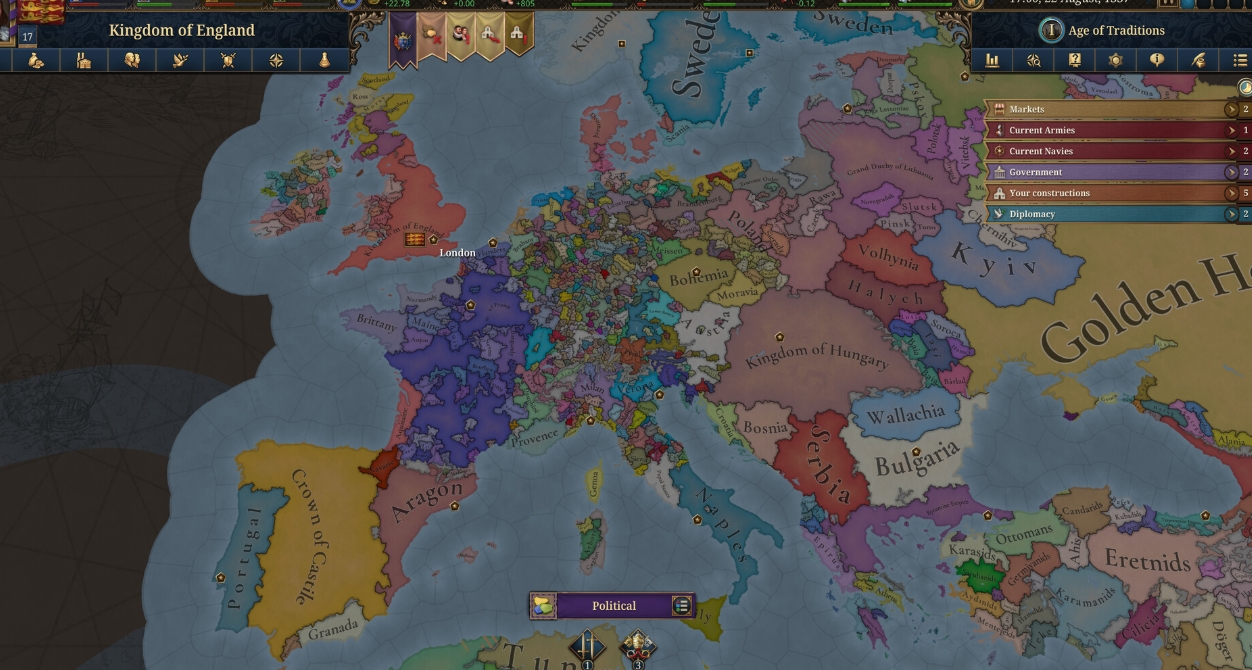This screenshot has height=670, width=1252.
Task: Expand the Government outliner row
Action: [x=1232, y=172]
